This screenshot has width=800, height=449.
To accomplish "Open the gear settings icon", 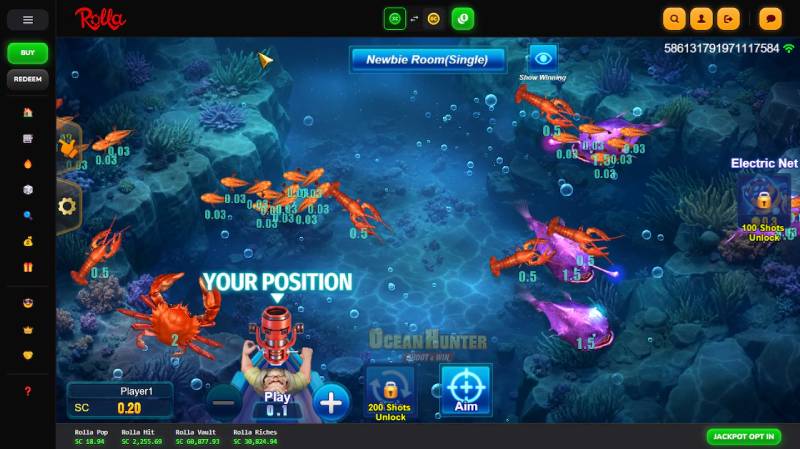I will coord(67,207).
